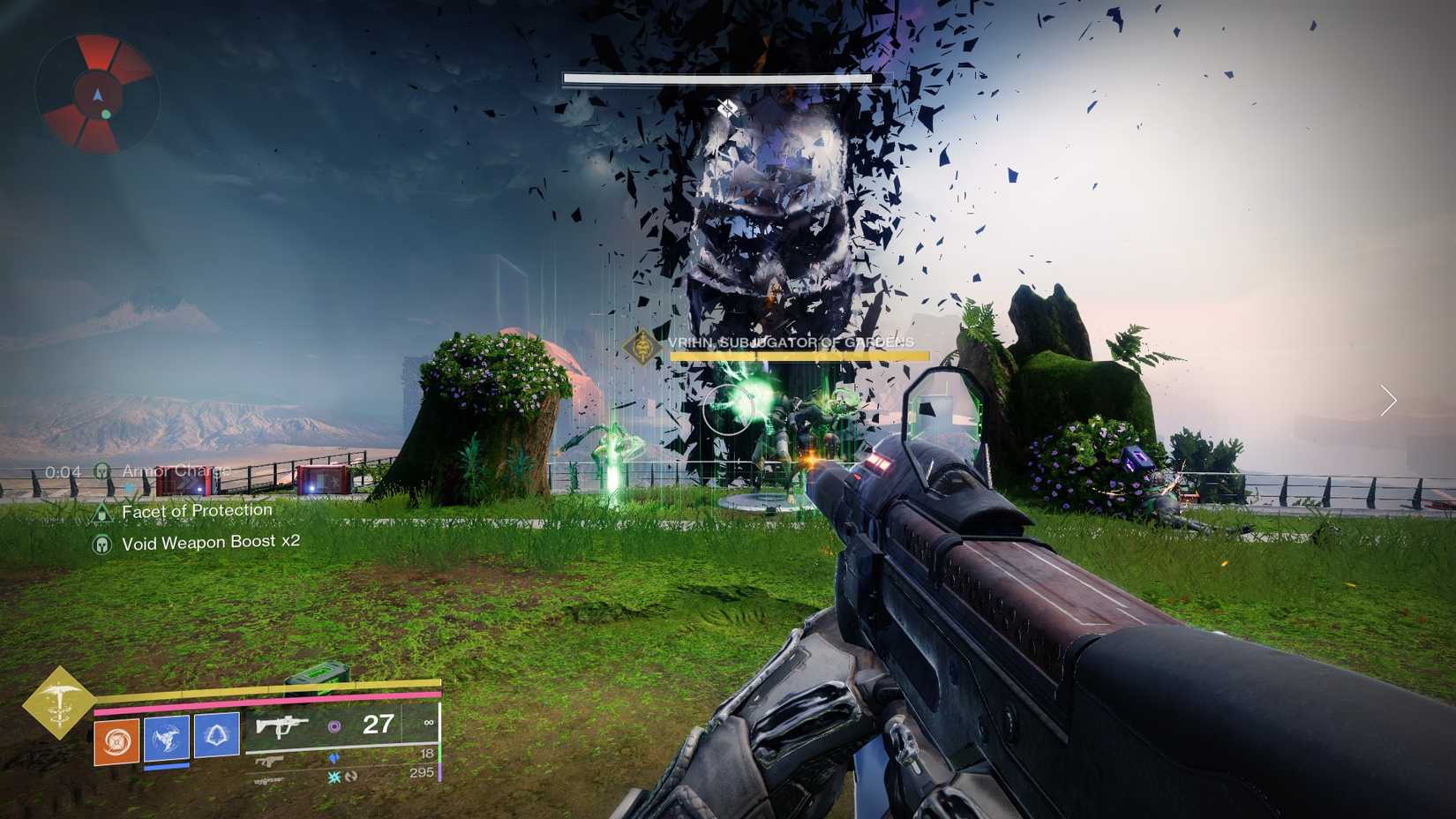Select the secondary weapon silhouette icon
This screenshot has height=819, width=1456.
point(269,761)
